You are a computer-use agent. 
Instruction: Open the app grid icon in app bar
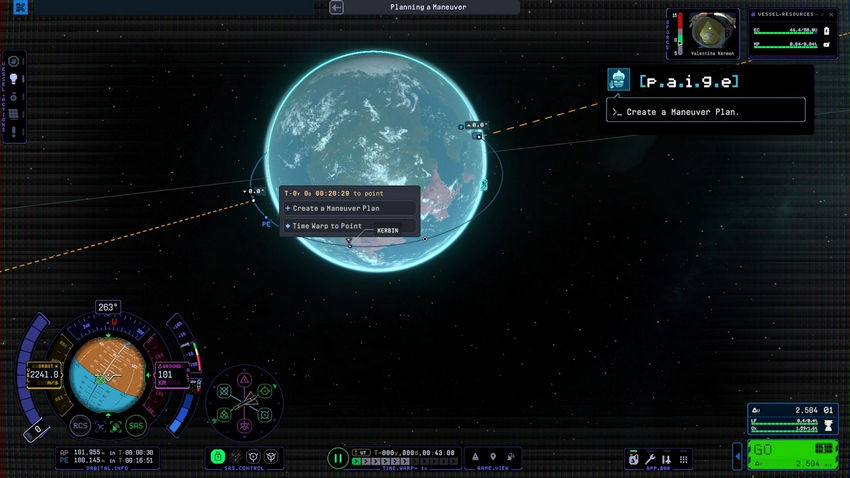point(682,458)
